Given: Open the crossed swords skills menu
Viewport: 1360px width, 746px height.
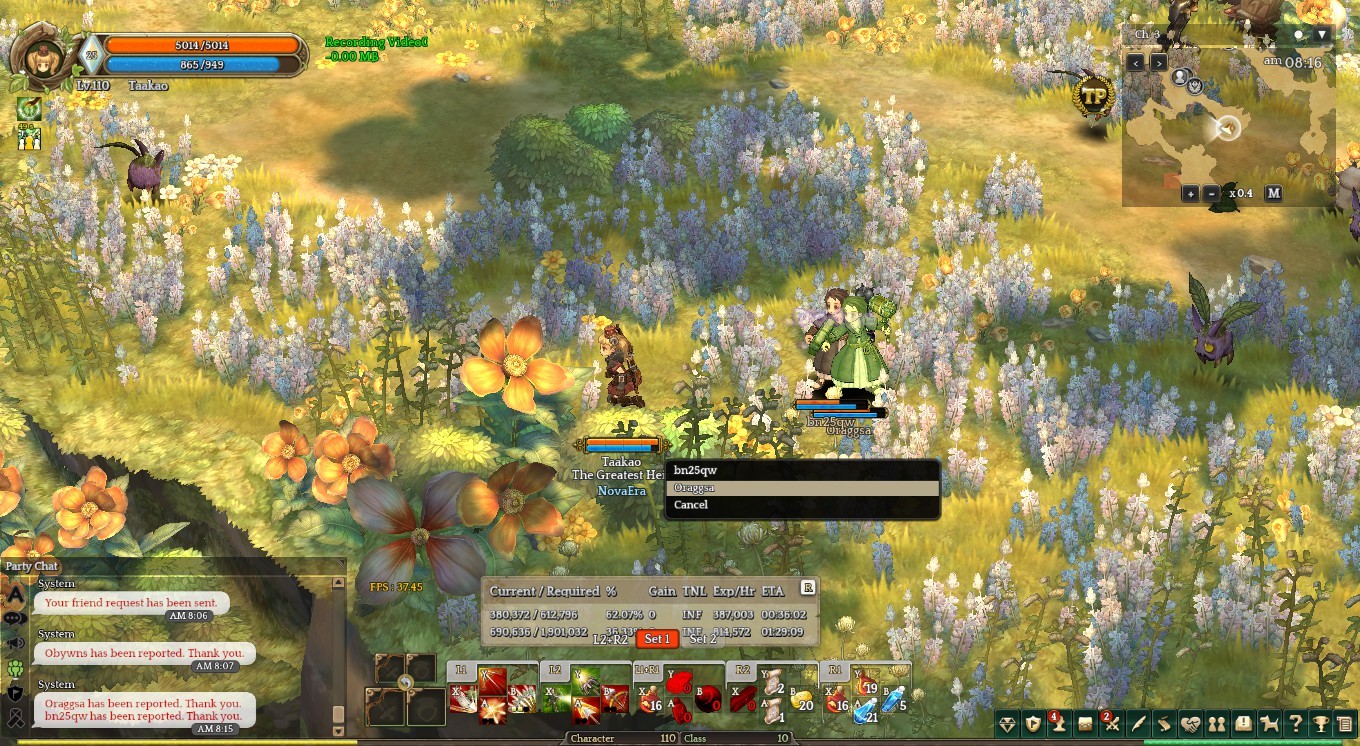Looking at the screenshot, I should tap(1112, 724).
